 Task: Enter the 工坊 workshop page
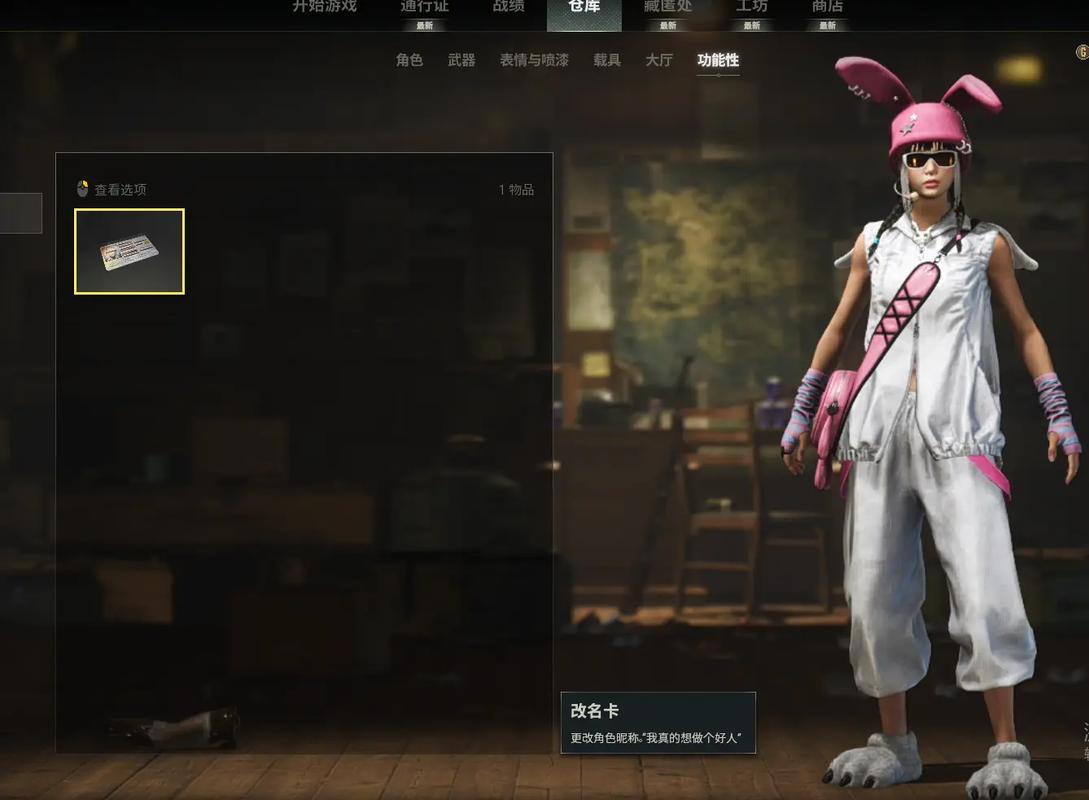click(x=752, y=7)
